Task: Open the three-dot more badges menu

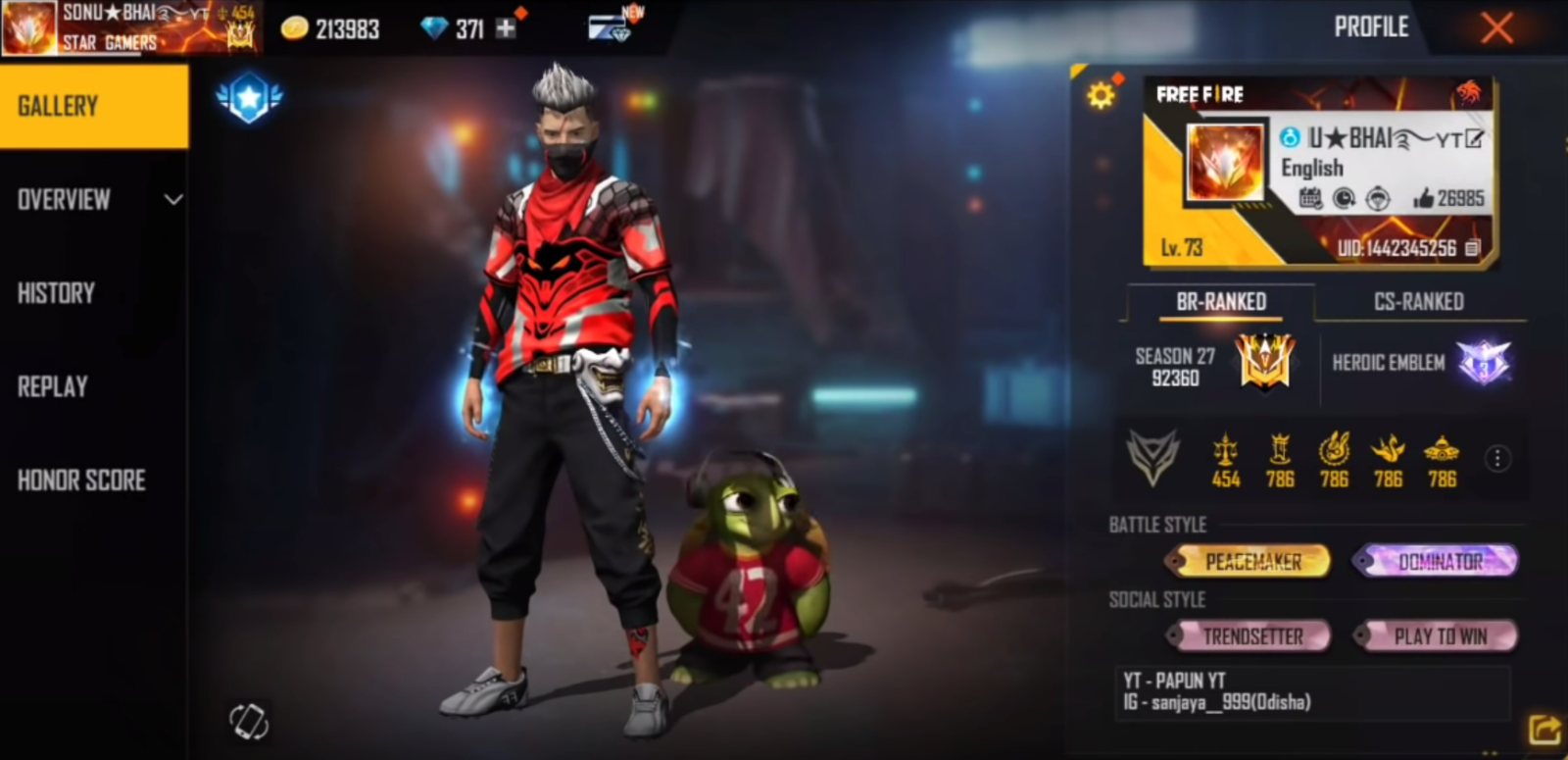Action: tap(1496, 458)
